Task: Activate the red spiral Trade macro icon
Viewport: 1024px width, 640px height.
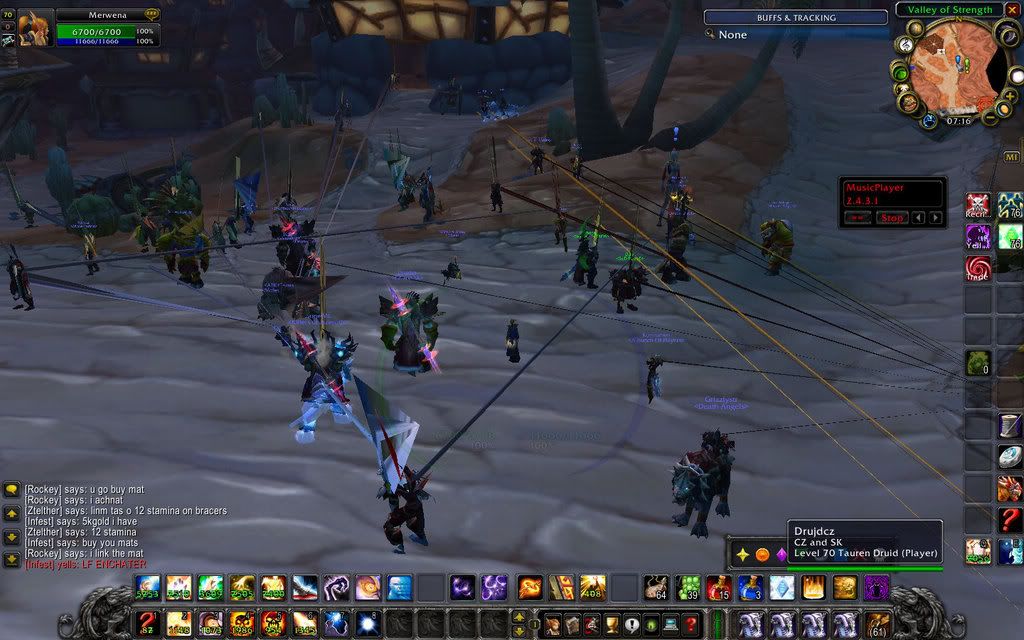Action: (x=978, y=268)
